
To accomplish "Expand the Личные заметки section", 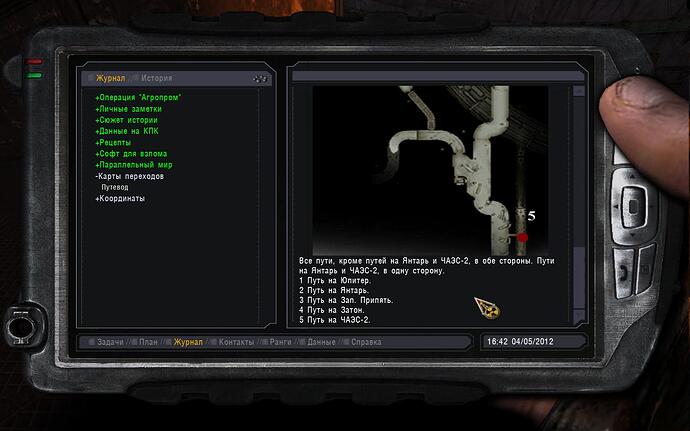I will [x=131, y=108].
